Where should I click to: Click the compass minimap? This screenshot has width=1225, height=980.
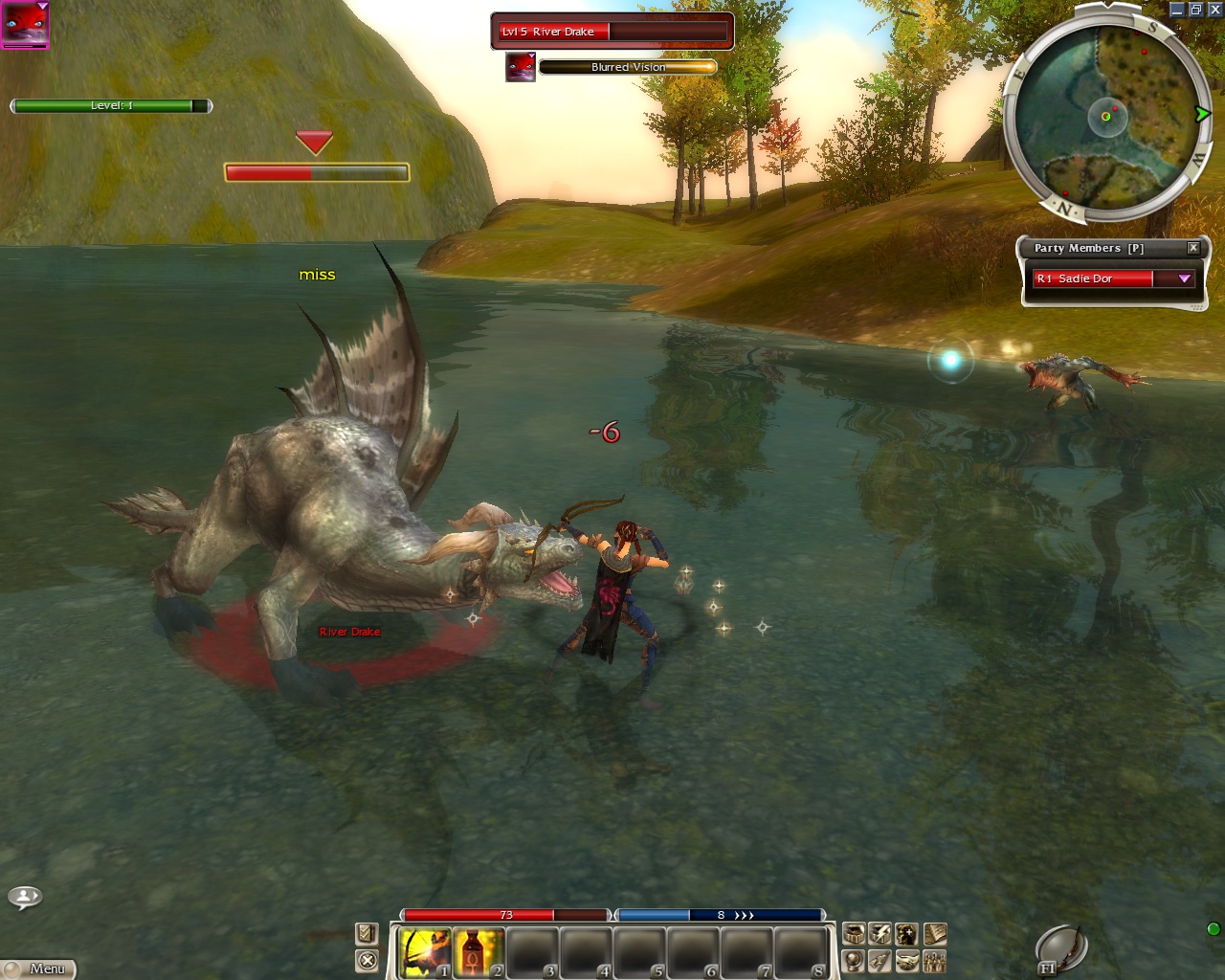tap(1108, 117)
